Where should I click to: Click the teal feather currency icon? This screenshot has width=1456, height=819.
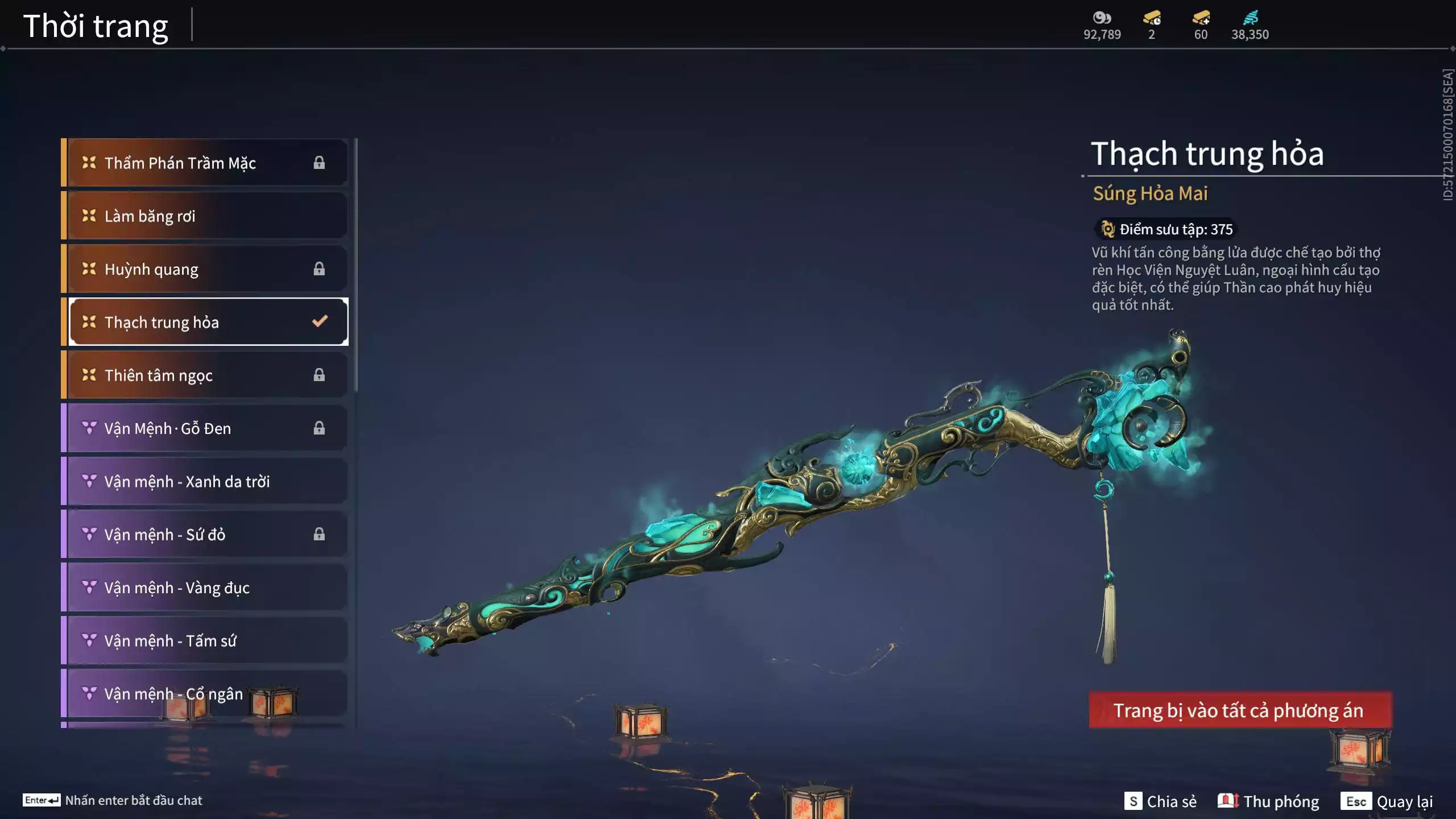tap(1250, 18)
